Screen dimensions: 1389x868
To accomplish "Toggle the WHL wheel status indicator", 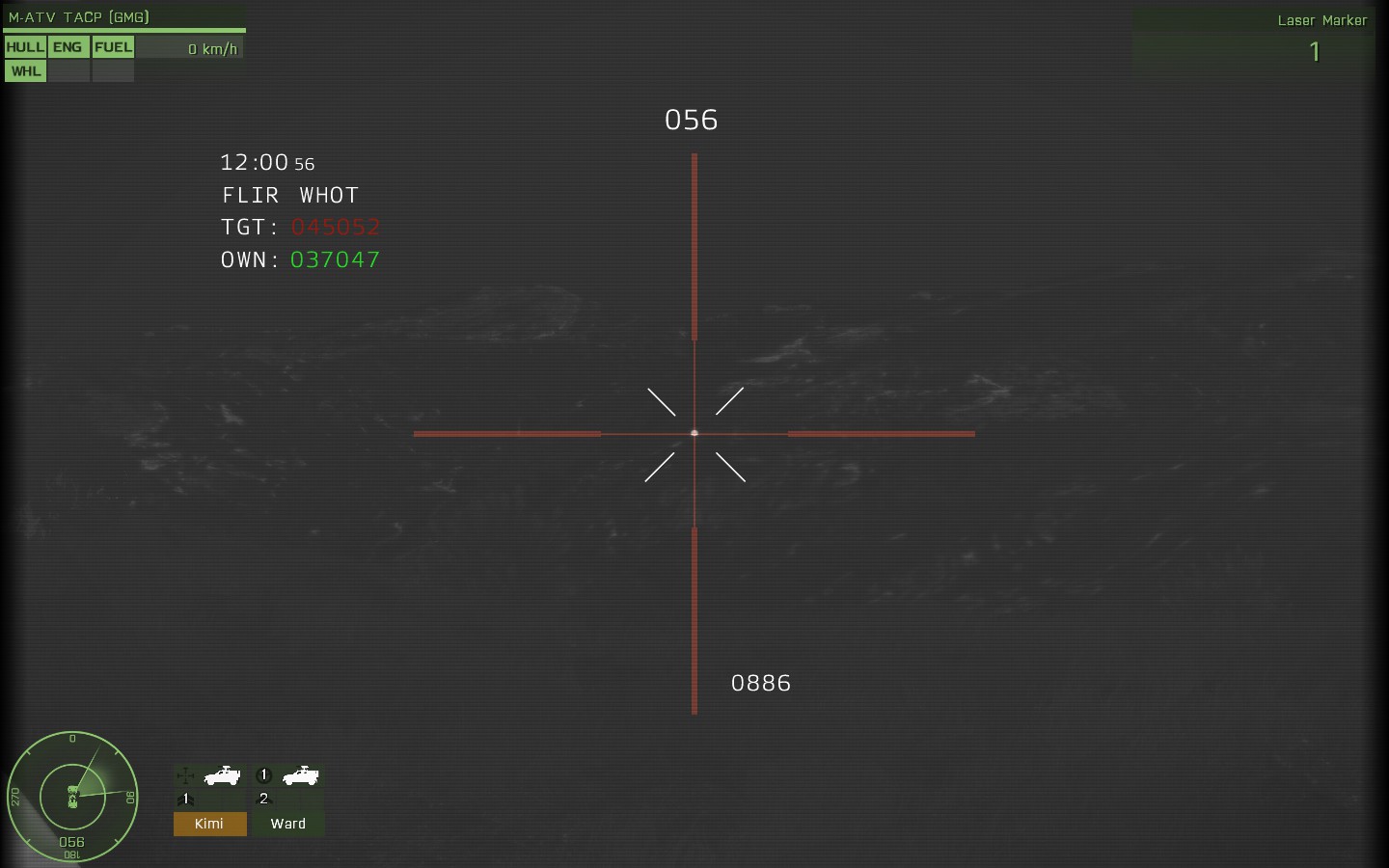I will click(x=25, y=70).
